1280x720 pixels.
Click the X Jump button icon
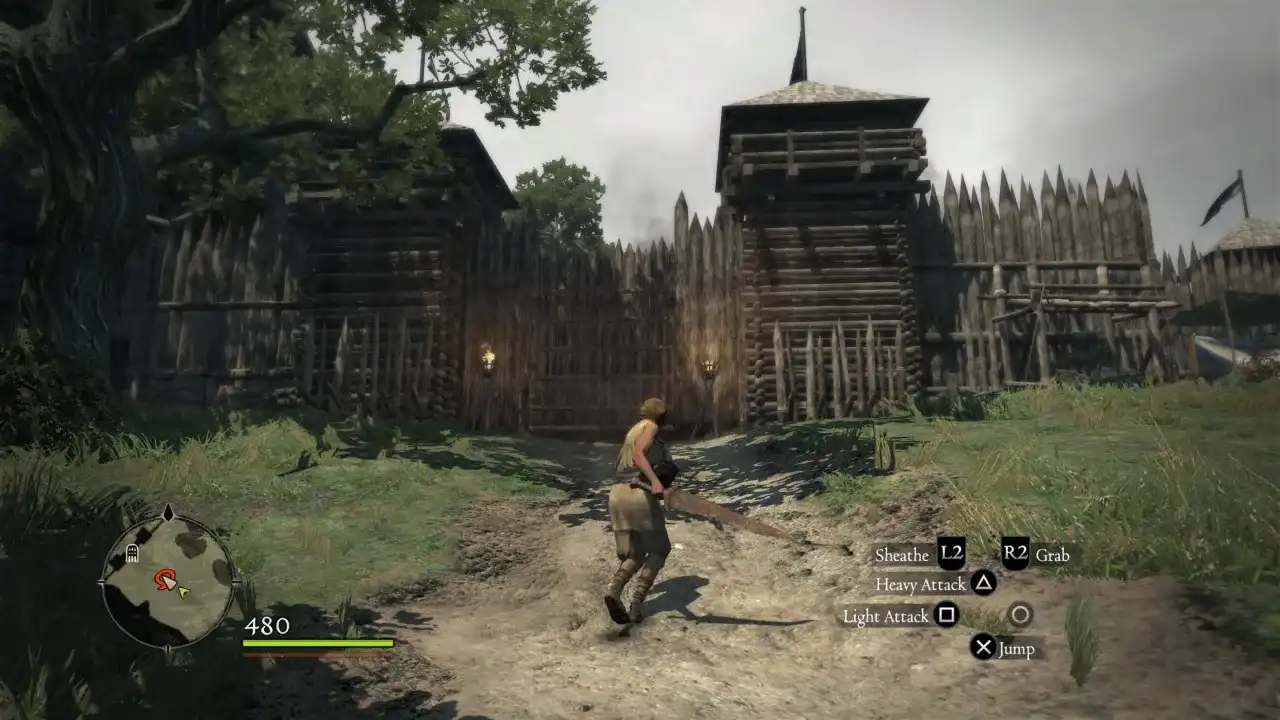983,647
